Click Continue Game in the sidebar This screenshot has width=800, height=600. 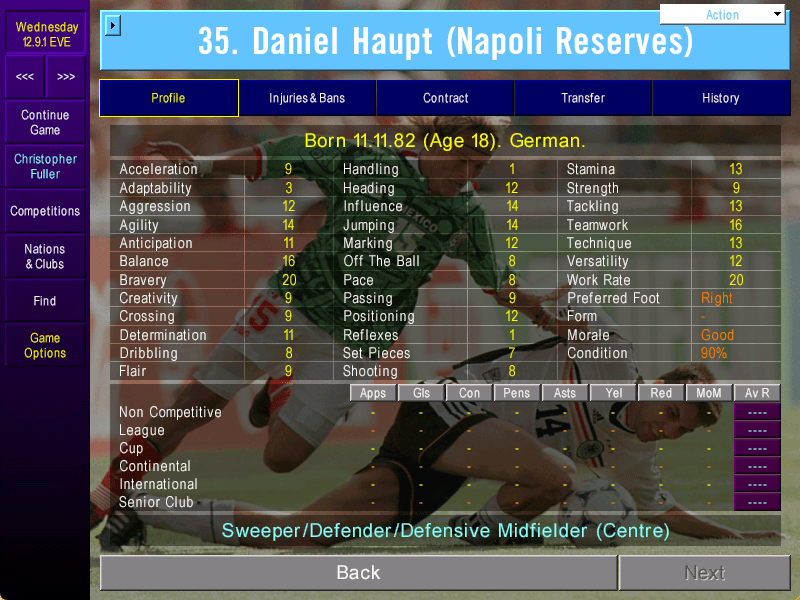(45, 123)
